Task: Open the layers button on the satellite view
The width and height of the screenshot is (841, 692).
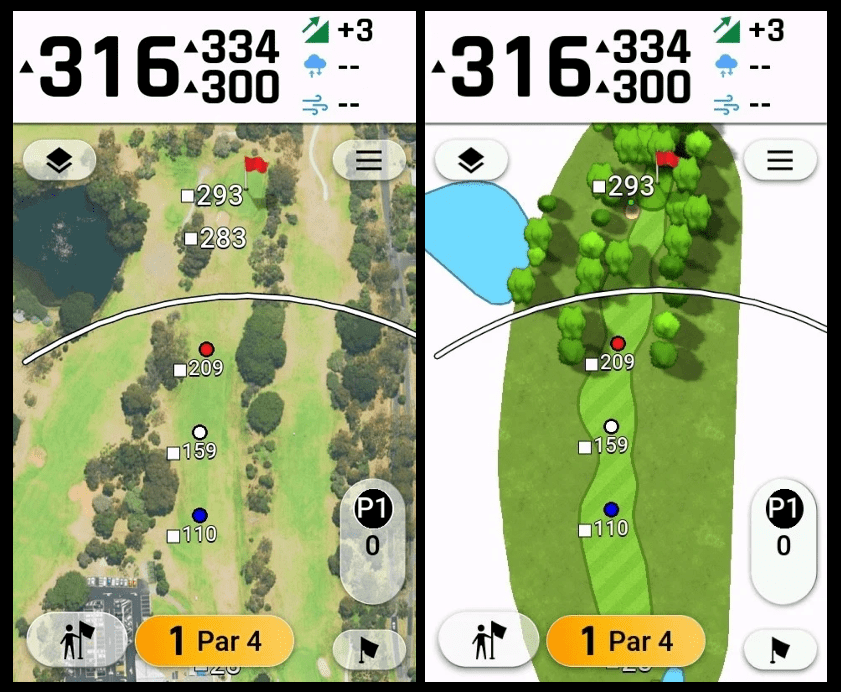Action: pyautogui.click(x=59, y=160)
